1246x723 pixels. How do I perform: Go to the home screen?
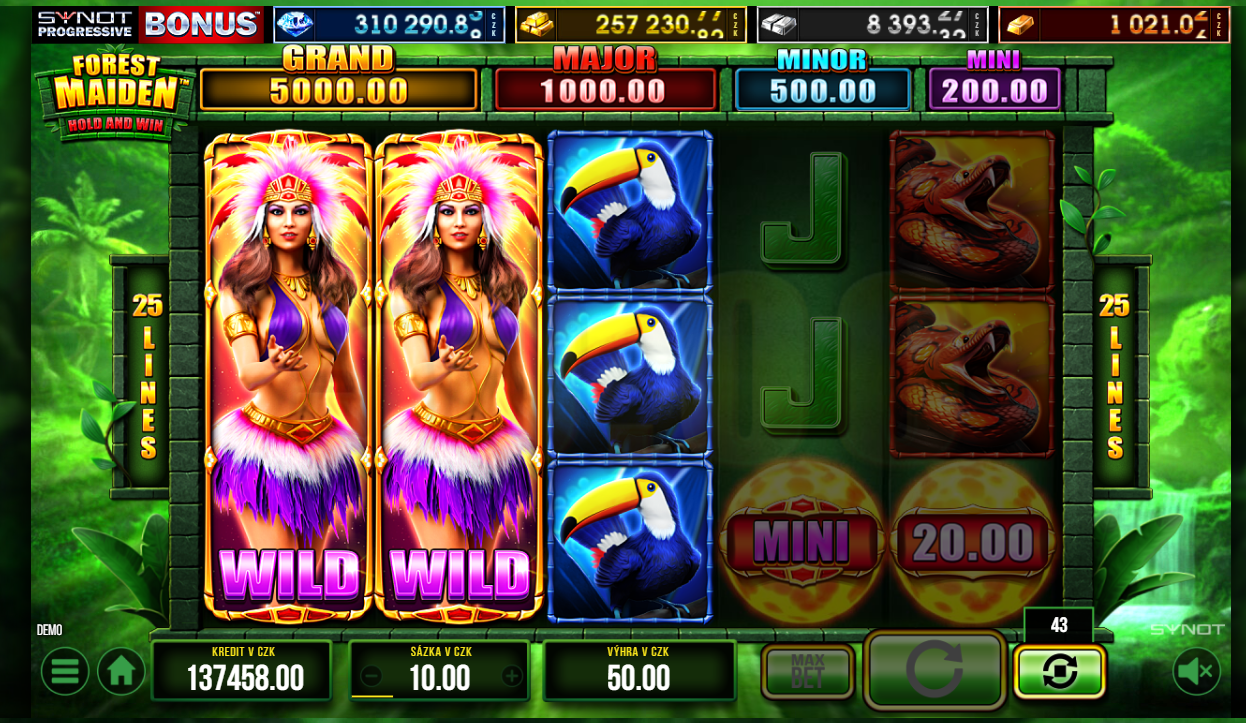pos(121,671)
